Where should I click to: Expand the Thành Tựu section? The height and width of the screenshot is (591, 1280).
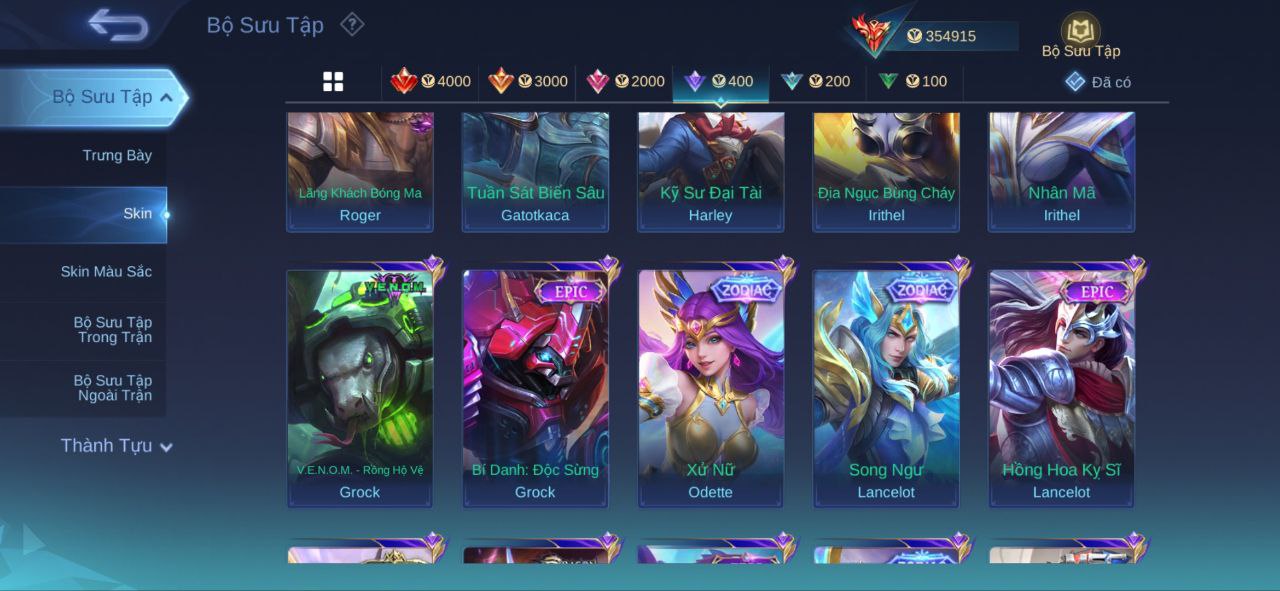(x=116, y=446)
